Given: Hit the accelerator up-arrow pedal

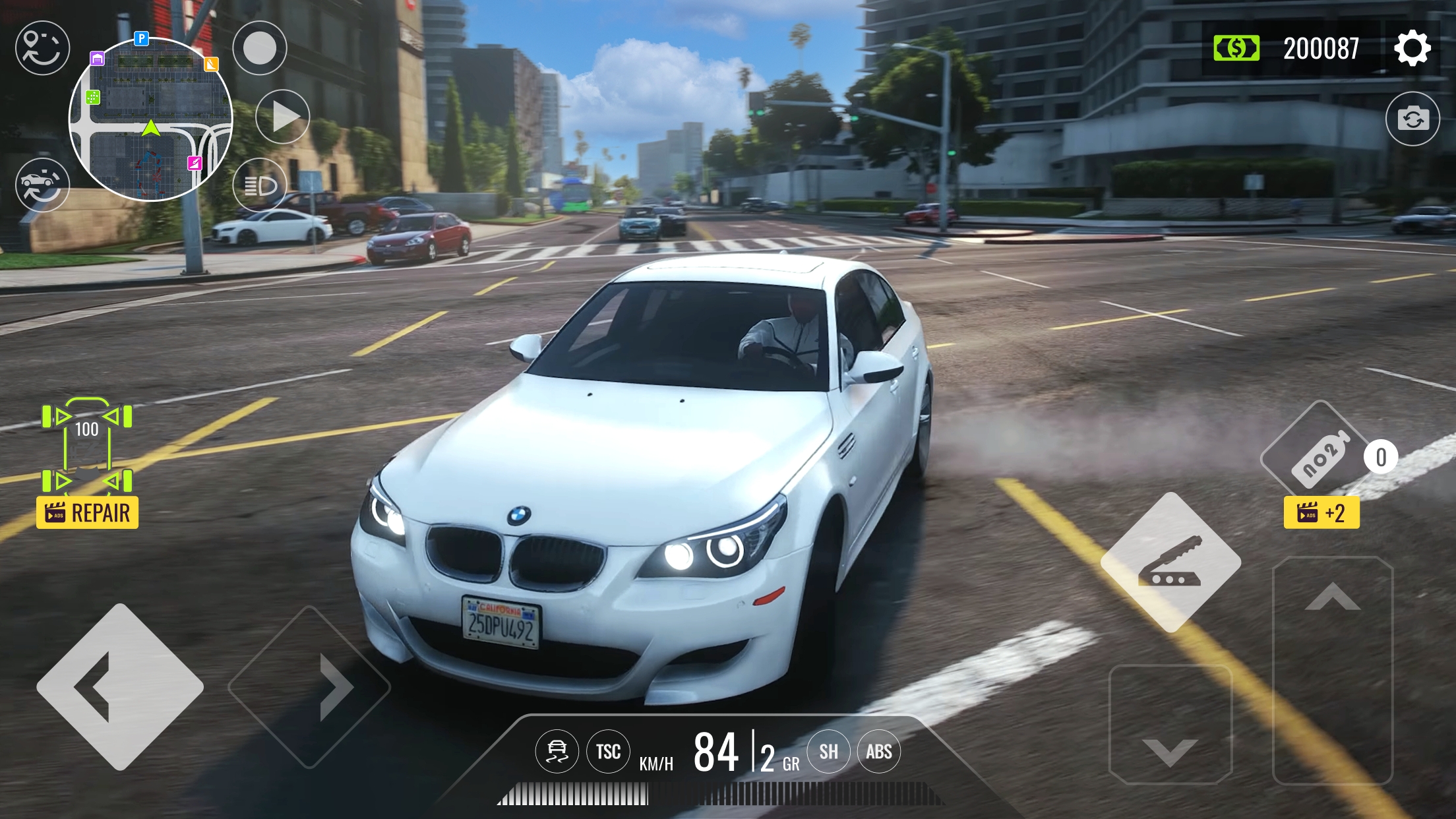Looking at the screenshot, I should (x=1332, y=669).
